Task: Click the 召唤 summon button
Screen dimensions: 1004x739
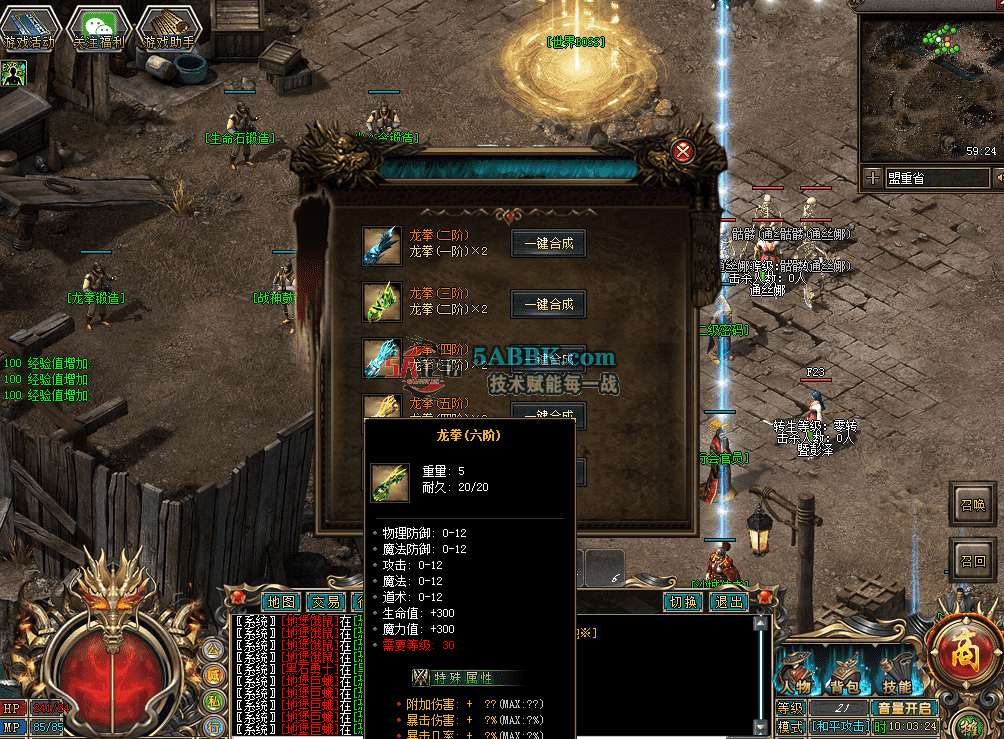Action: pos(973,504)
